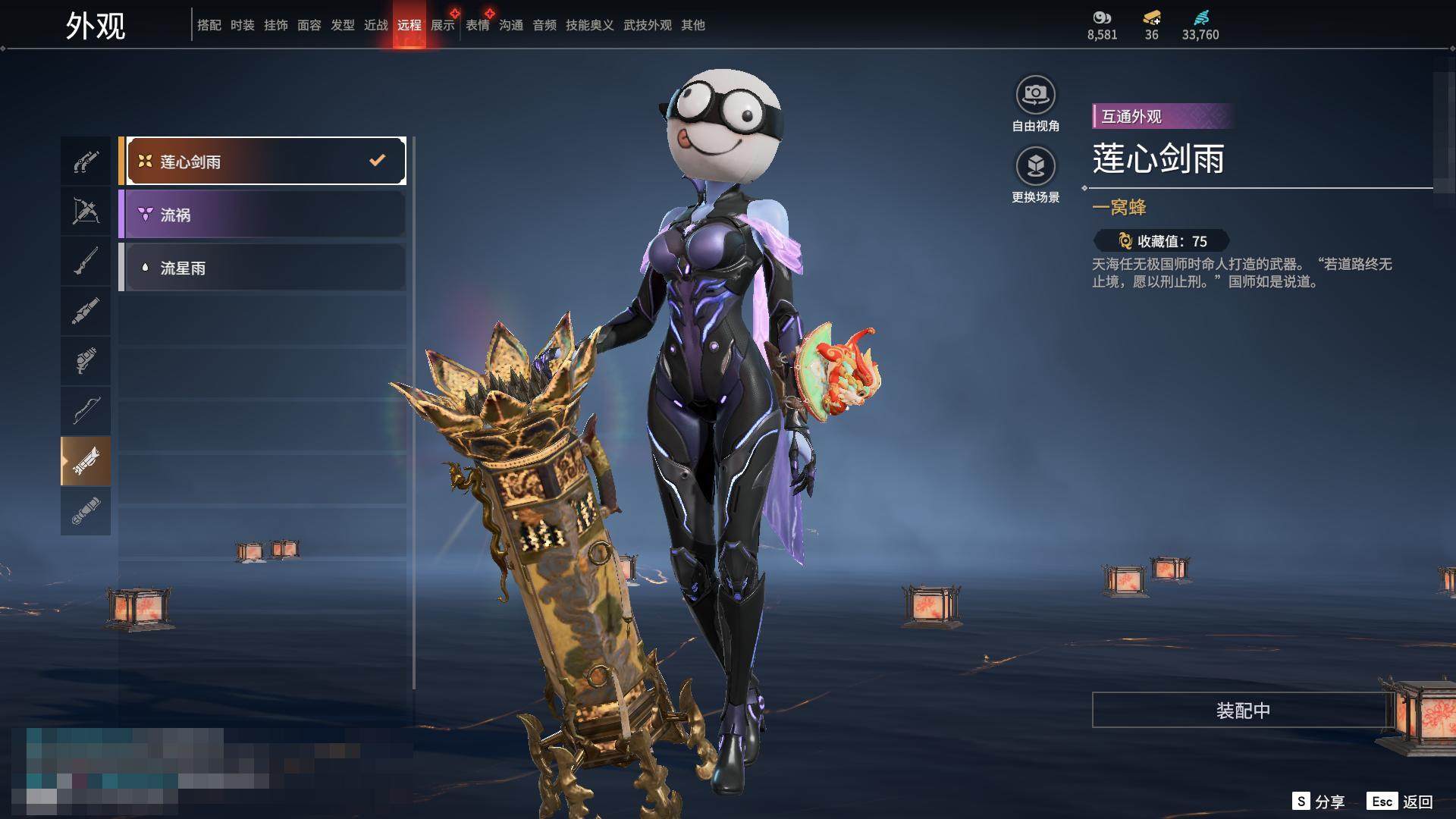
Task: Switch to the 搭配 tab
Action: pyautogui.click(x=209, y=25)
